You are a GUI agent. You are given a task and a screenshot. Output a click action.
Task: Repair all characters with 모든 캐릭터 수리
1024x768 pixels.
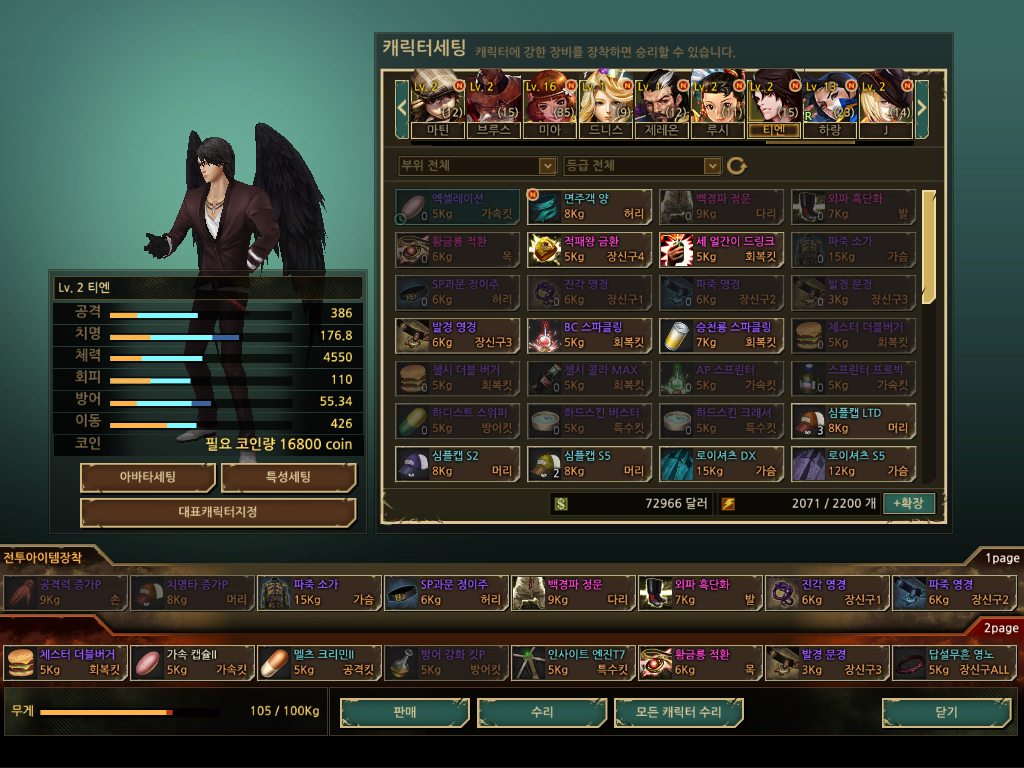(679, 713)
